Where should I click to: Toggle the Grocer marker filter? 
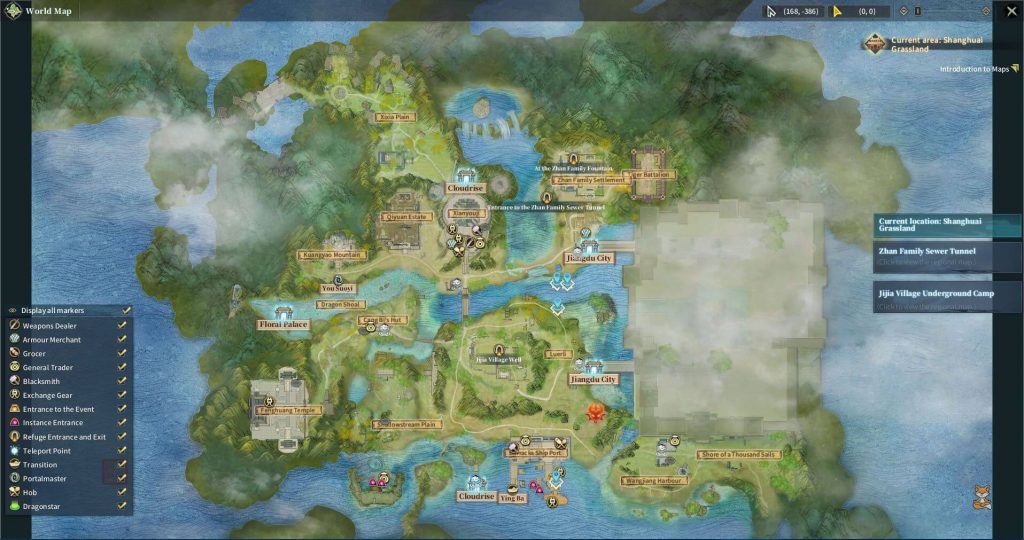pyautogui.click(x=121, y=353)
